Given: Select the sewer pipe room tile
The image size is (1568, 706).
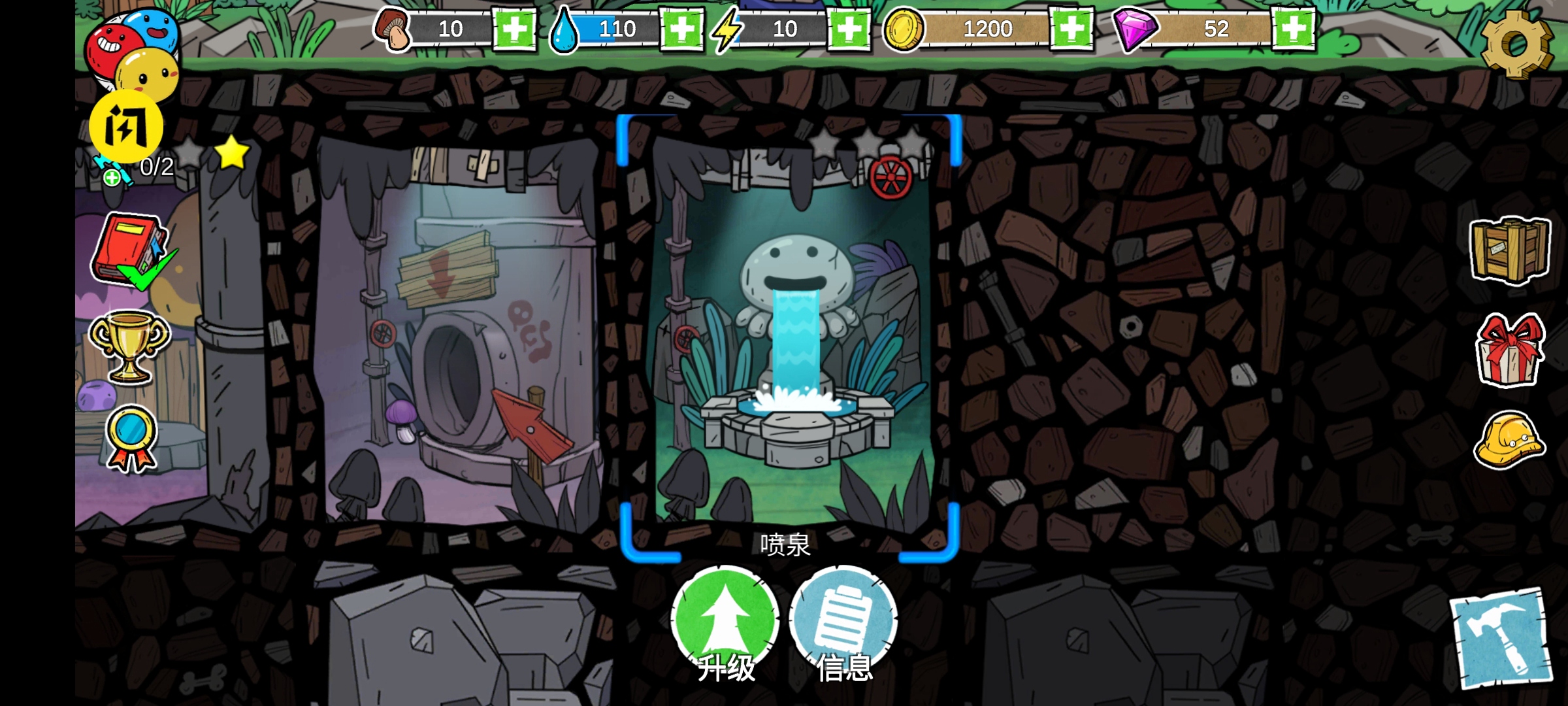Looking at the screenshot, I should [x=457, y=333].
